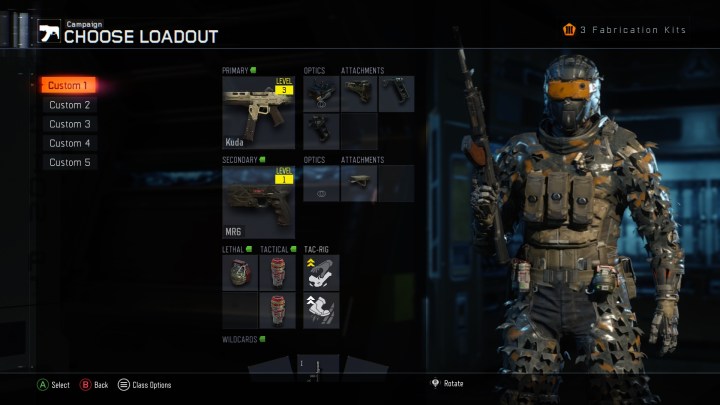Open the primary weapon optics slot
This screenshot has height=405, width=720.
click(321, 93)
